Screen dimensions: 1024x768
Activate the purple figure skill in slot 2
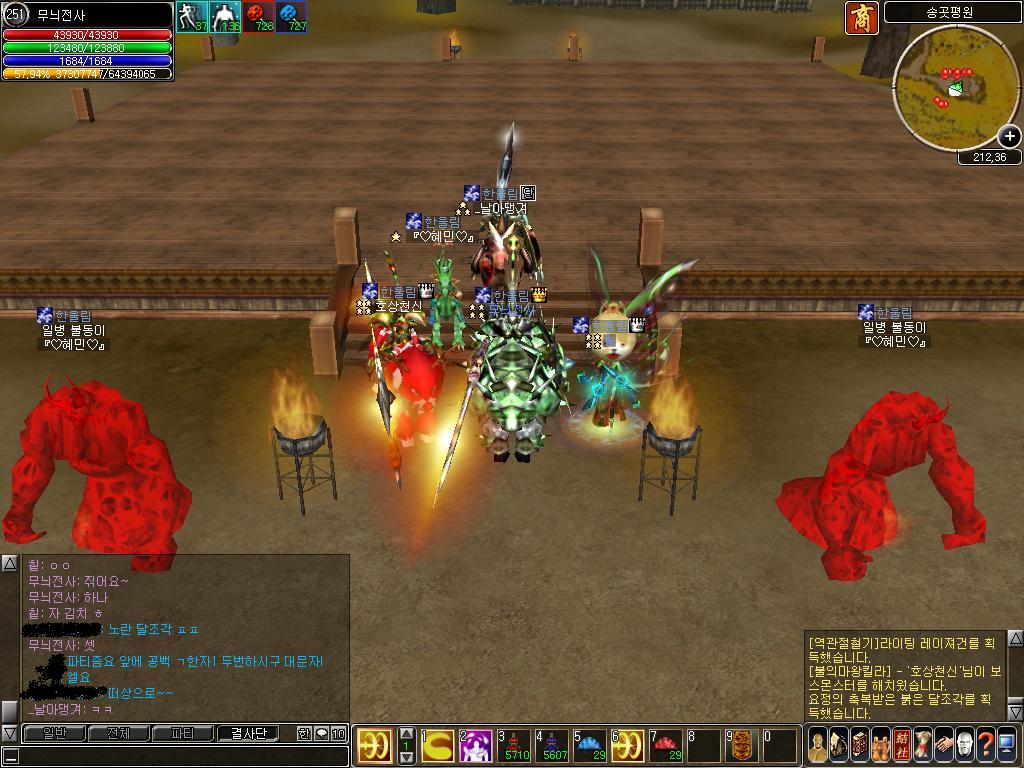475,745
